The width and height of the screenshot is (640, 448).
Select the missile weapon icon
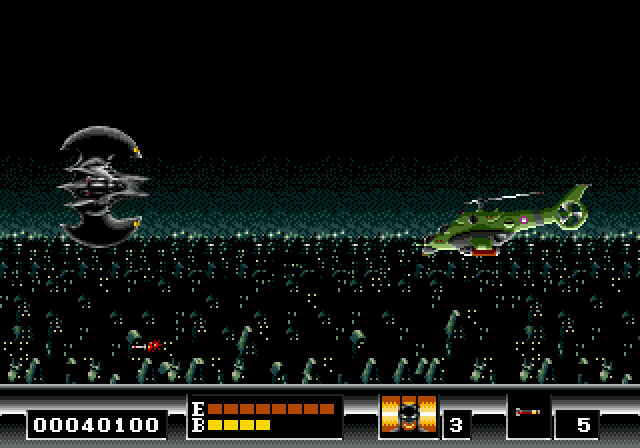coord(527,411)
